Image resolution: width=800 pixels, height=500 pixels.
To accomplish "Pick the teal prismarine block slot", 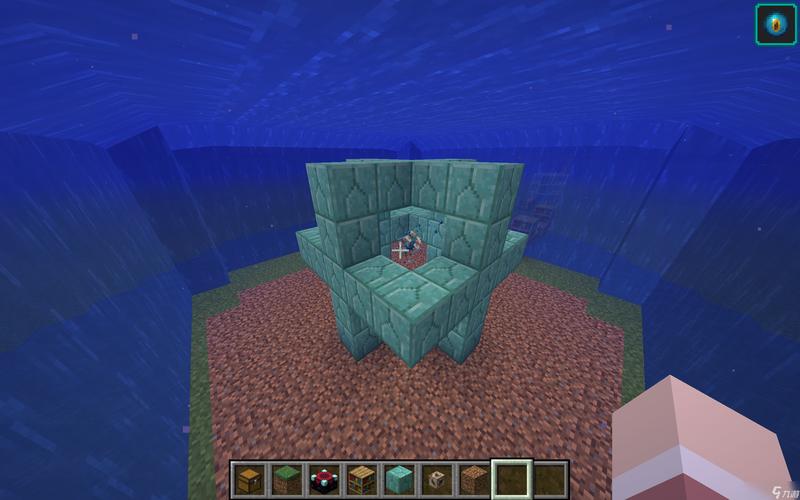I will 399,479.
